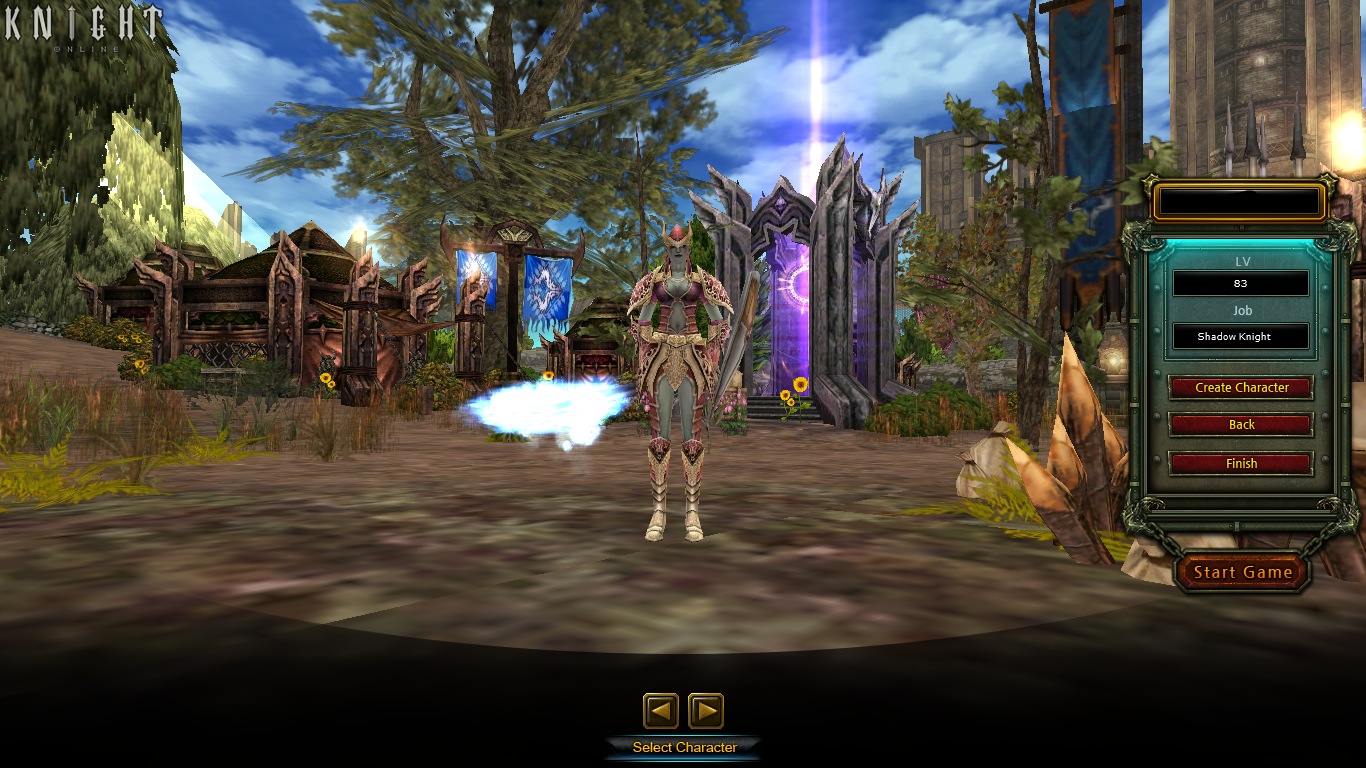Image resolution: width=1366 pixels, height=768 pixels.
Task: Click the Knight Online logo
Action: coord(84,26)
